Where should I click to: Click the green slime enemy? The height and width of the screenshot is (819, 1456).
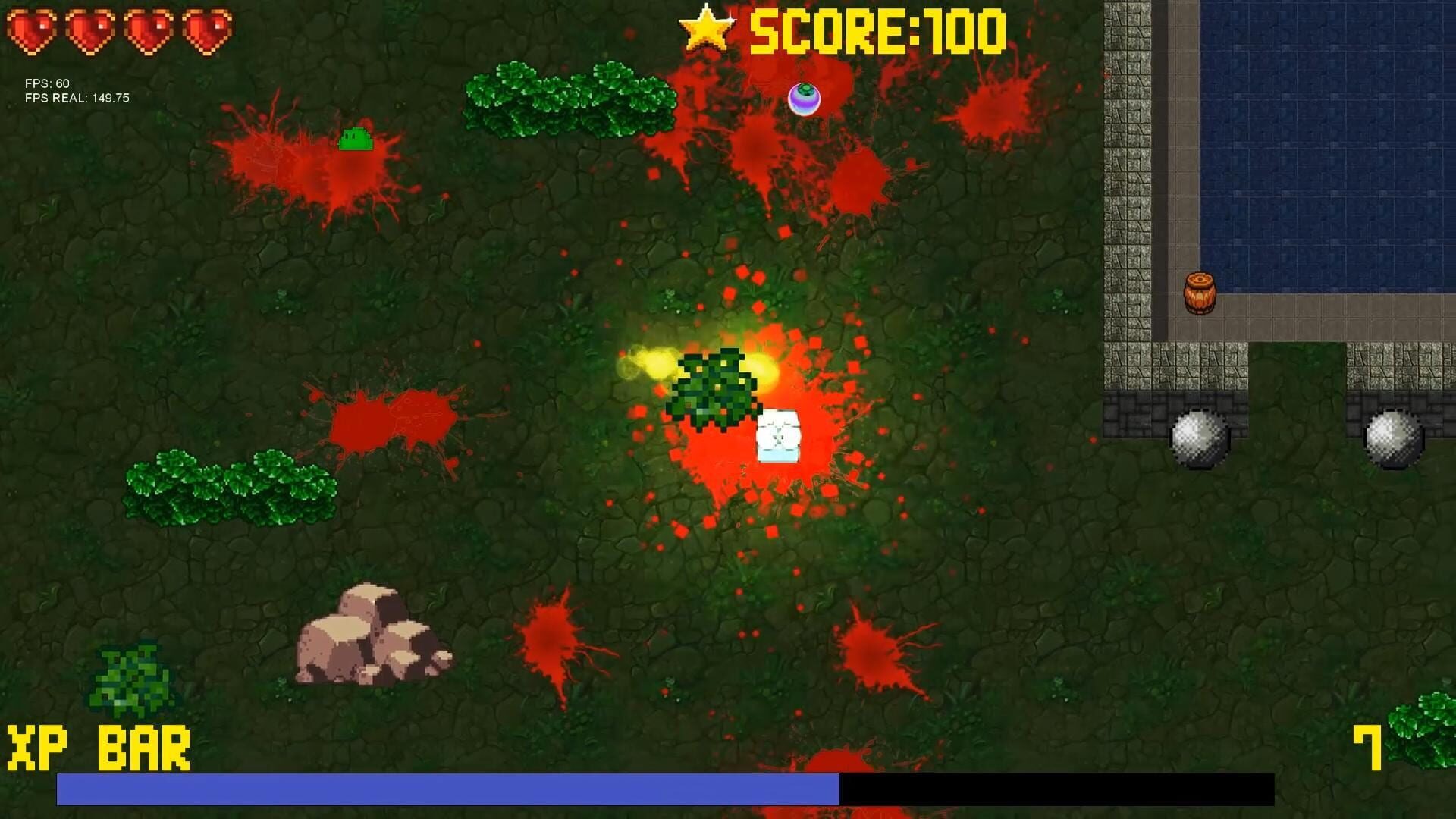click(x=354, y=138)
